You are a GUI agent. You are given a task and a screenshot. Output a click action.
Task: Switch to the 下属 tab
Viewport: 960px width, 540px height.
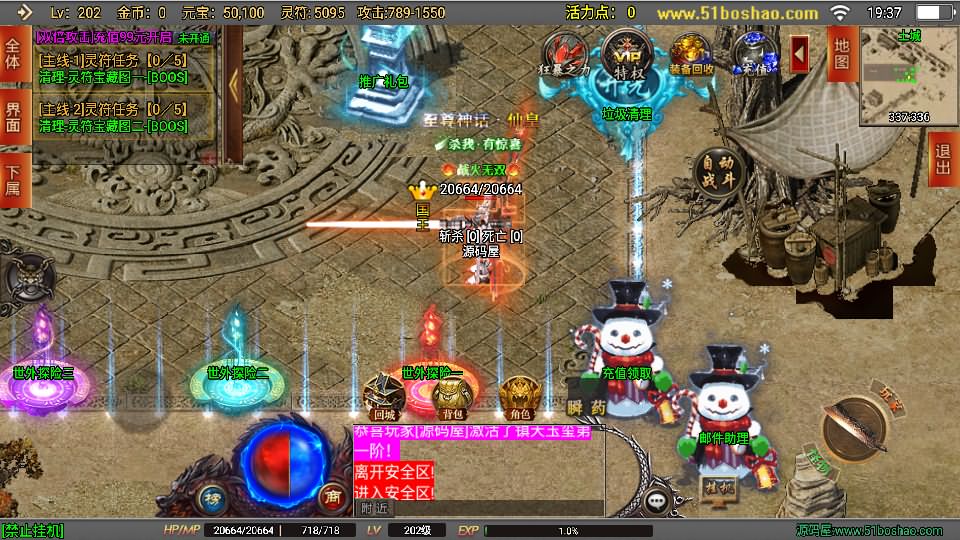pyautogui.click(x=13, y=178)
